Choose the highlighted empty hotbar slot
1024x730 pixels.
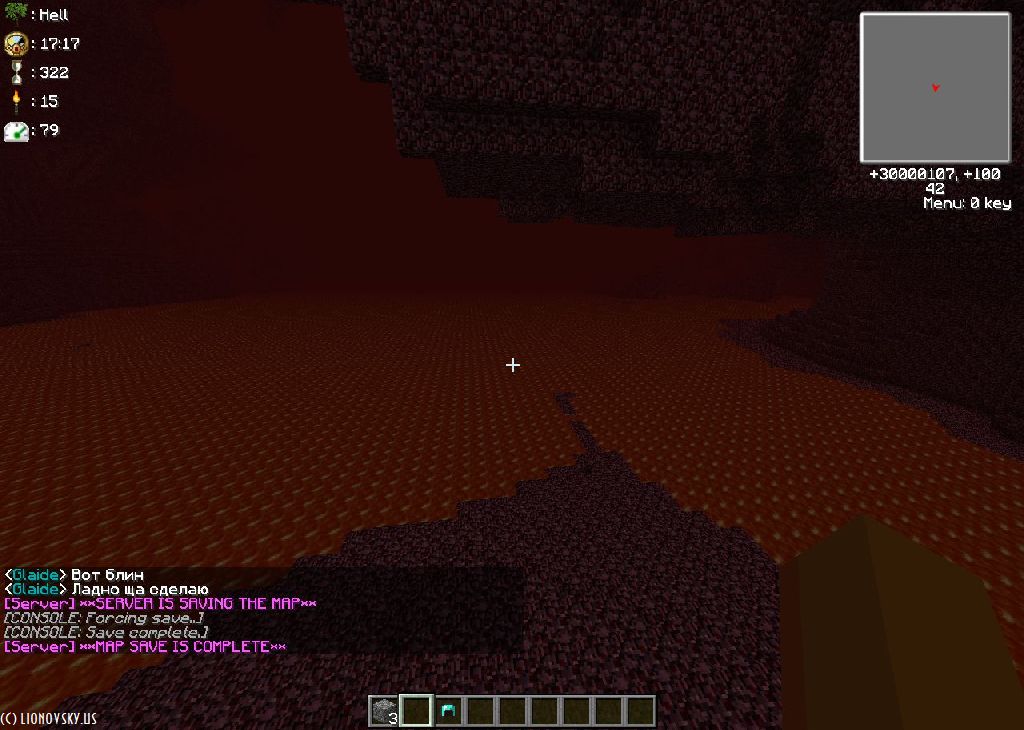click(416, 711)
